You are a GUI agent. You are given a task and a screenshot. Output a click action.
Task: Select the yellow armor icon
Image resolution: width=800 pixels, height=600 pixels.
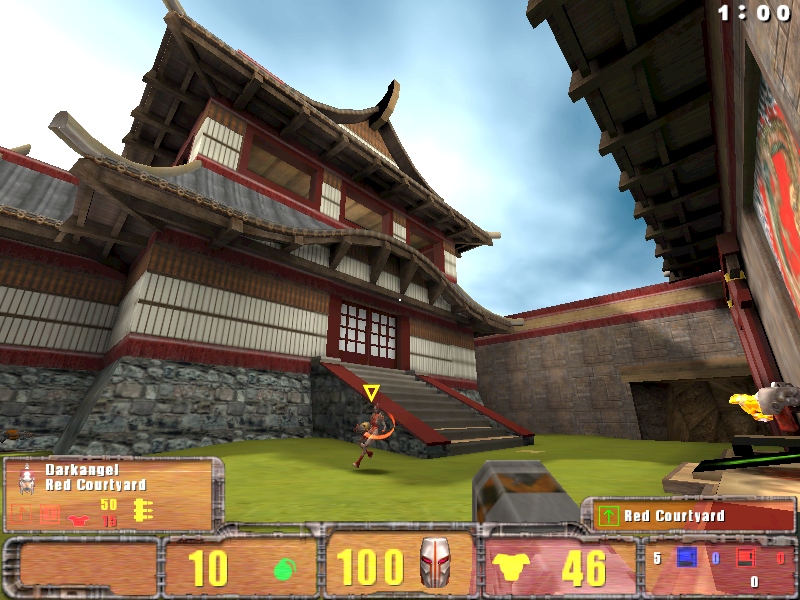coord(510,568)
